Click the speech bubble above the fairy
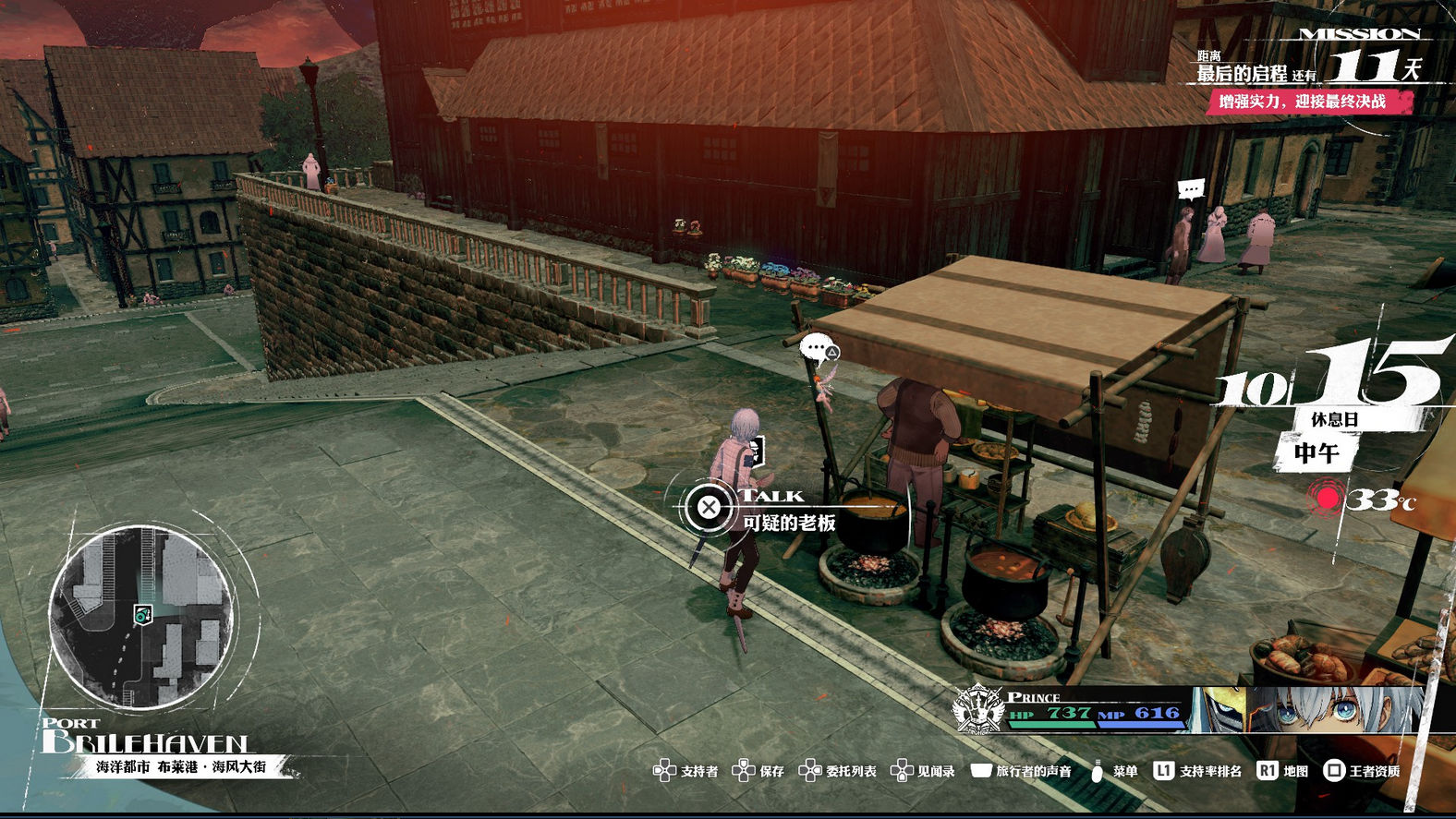Screen dimensions: 1456x819 818,349
